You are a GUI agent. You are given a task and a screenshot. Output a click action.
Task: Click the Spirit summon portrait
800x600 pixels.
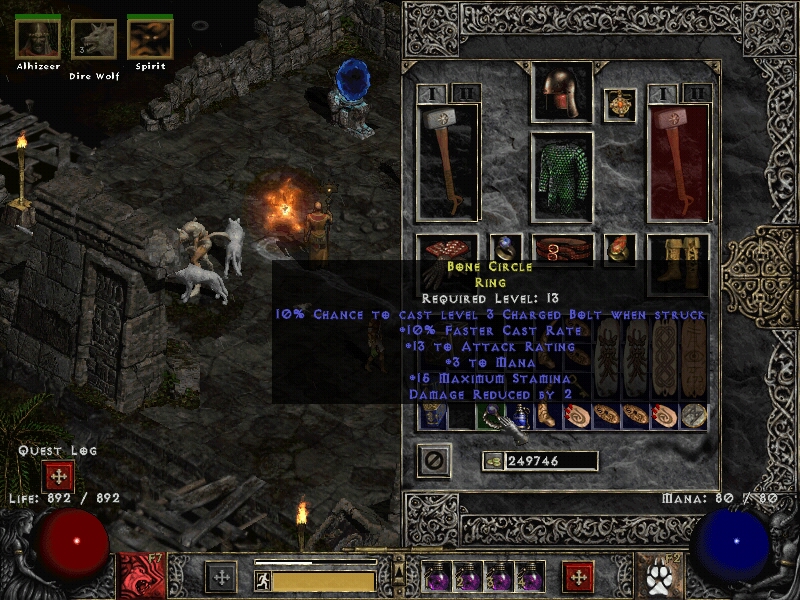(x=150, y=39)
